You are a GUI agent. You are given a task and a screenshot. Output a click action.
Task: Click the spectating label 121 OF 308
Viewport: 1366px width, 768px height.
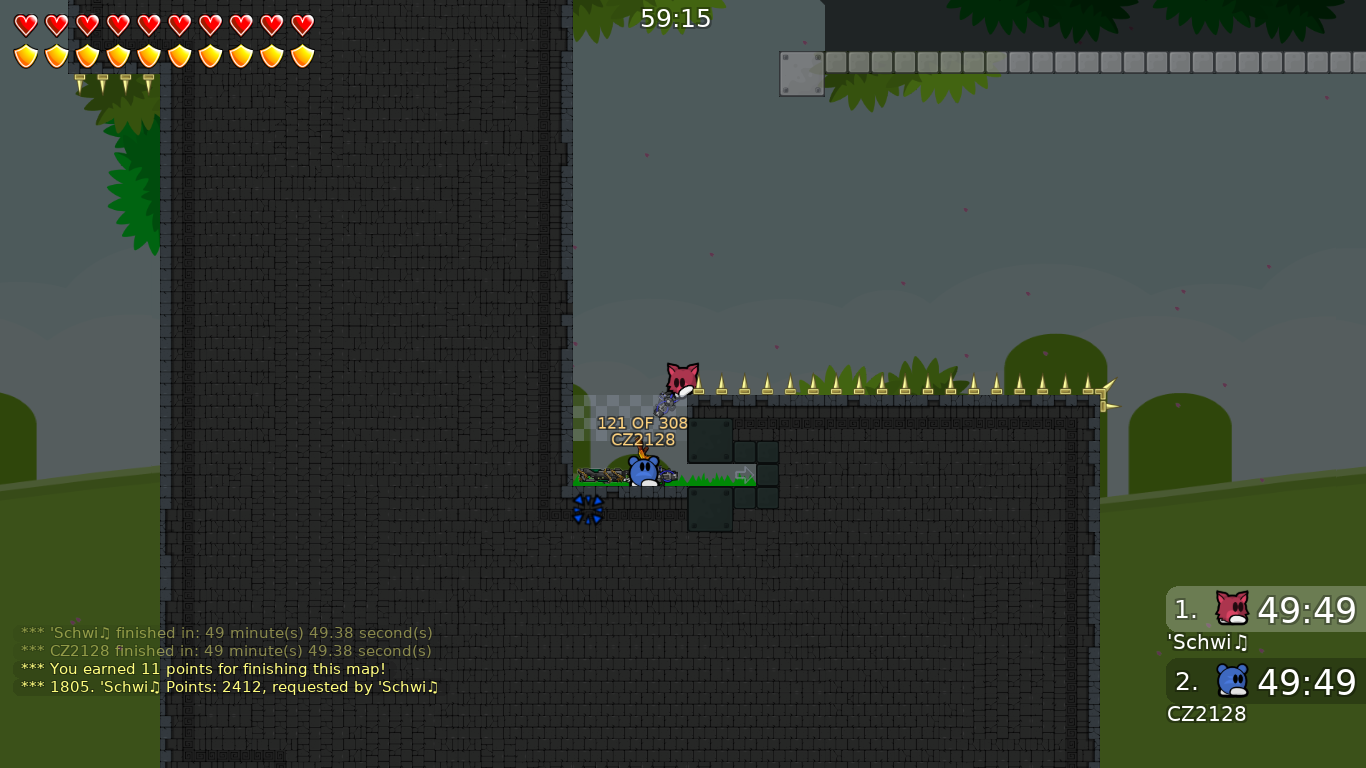[x=641, y=423]
